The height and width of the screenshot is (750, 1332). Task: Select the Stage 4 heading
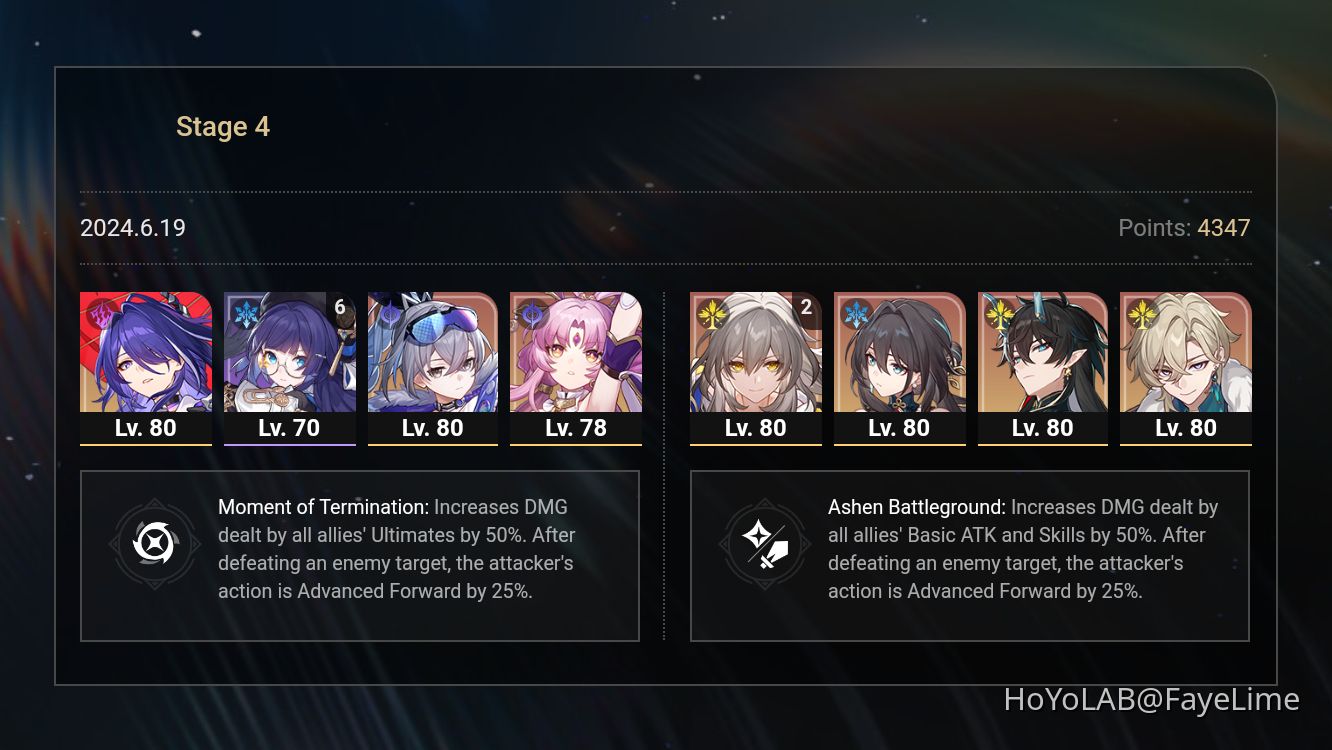coord(222,126)
